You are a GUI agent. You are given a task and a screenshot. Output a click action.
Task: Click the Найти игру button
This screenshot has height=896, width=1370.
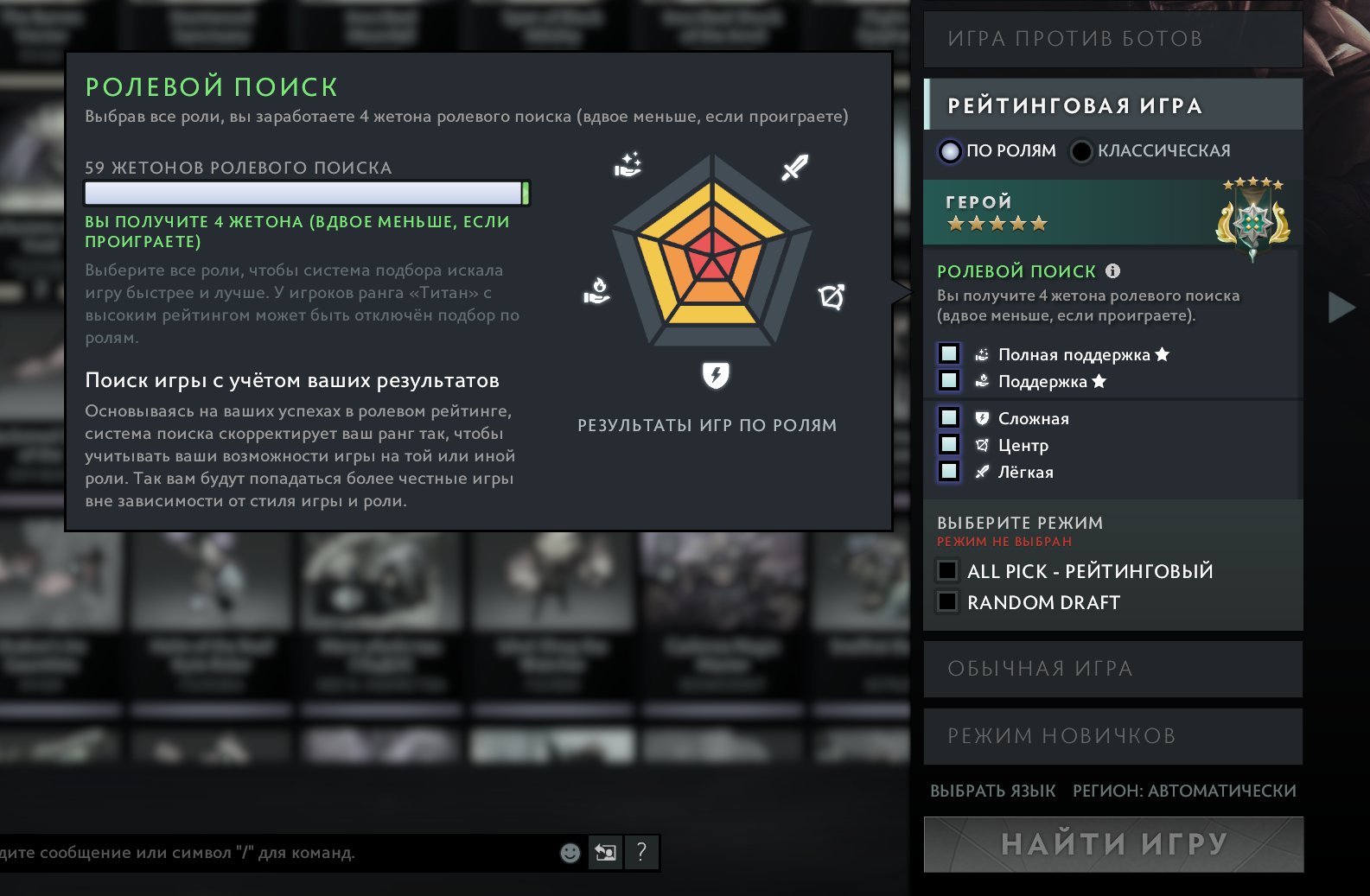1113,844
